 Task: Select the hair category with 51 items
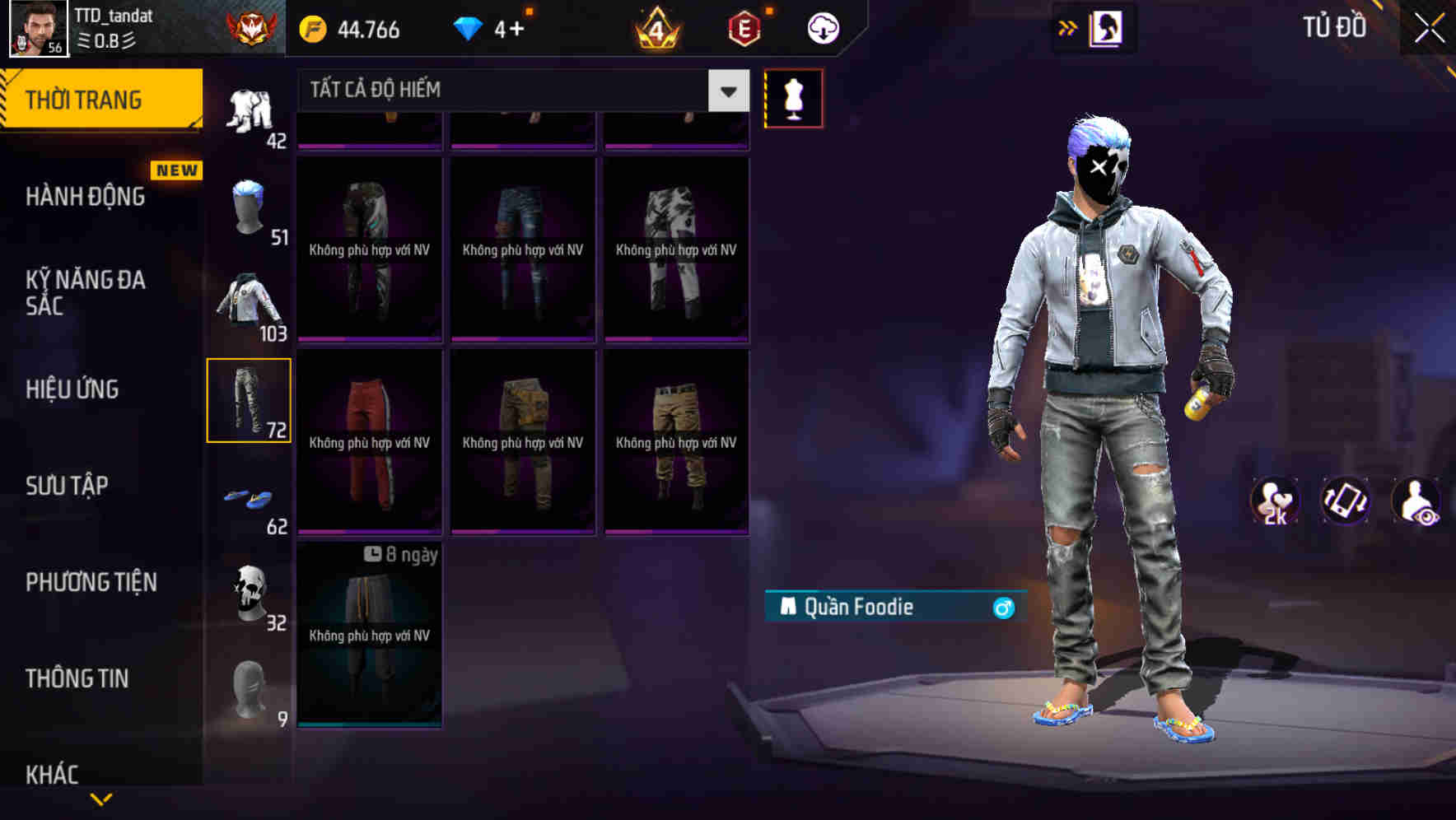[x=247, y=204]
